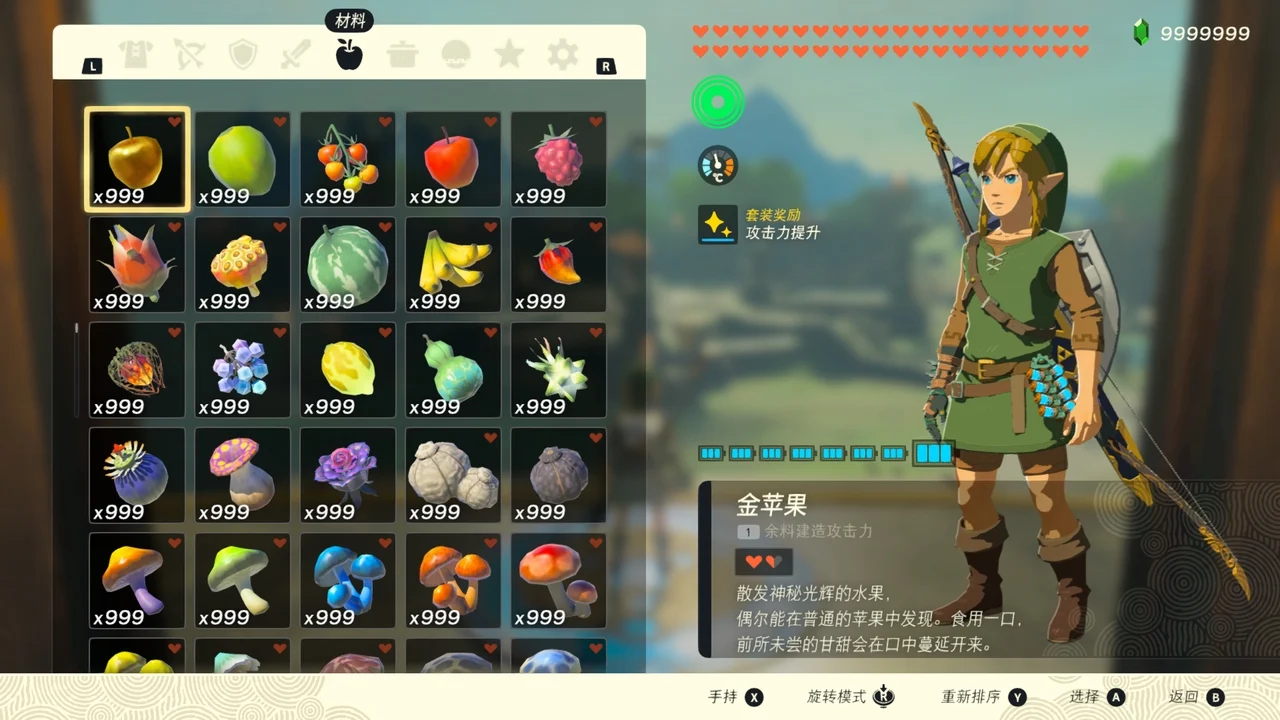Choose the red apple item
Screen dimensions: 1280x720
coord(453,160)
